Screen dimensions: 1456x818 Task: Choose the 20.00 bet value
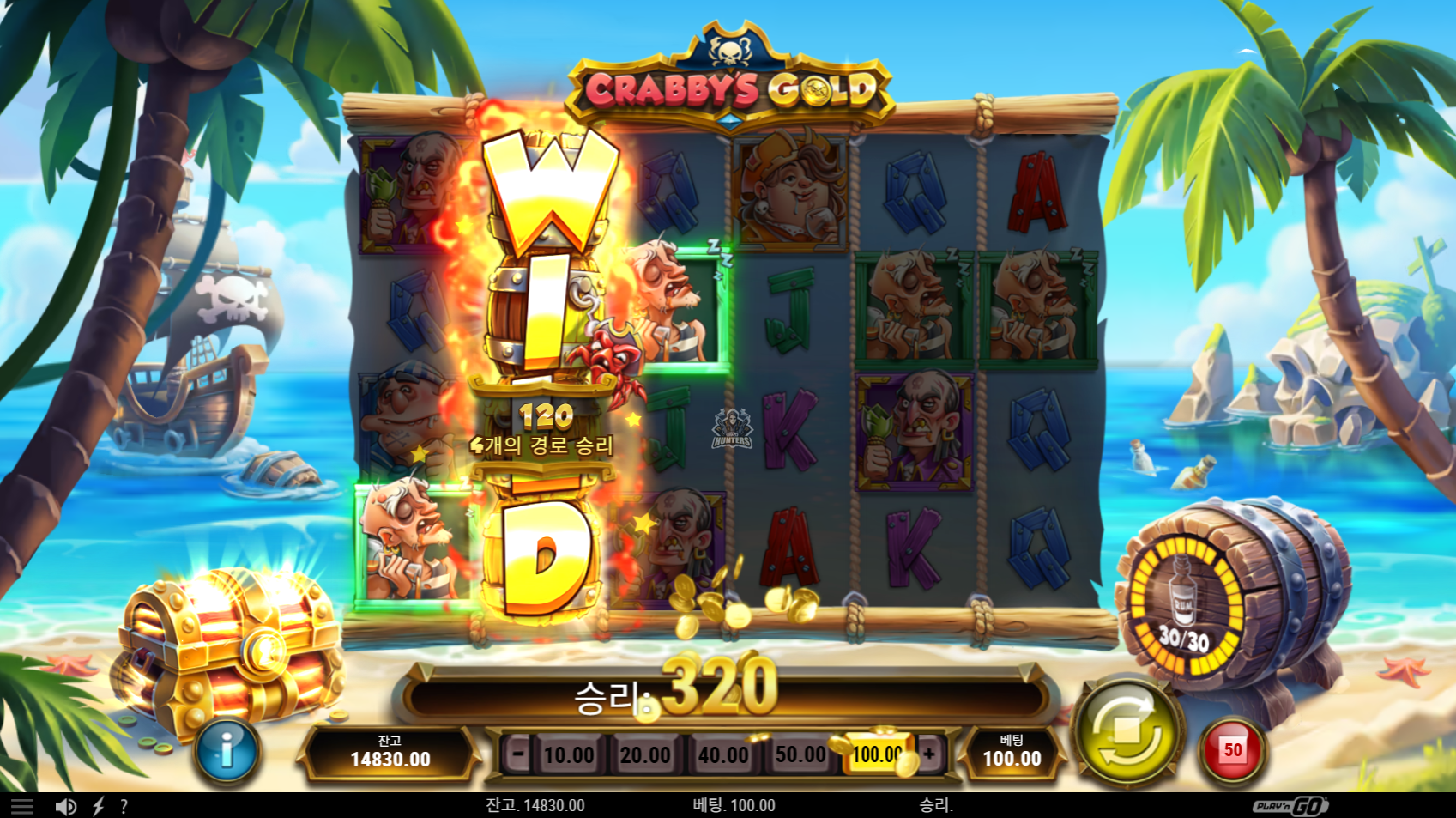(645, 755)
